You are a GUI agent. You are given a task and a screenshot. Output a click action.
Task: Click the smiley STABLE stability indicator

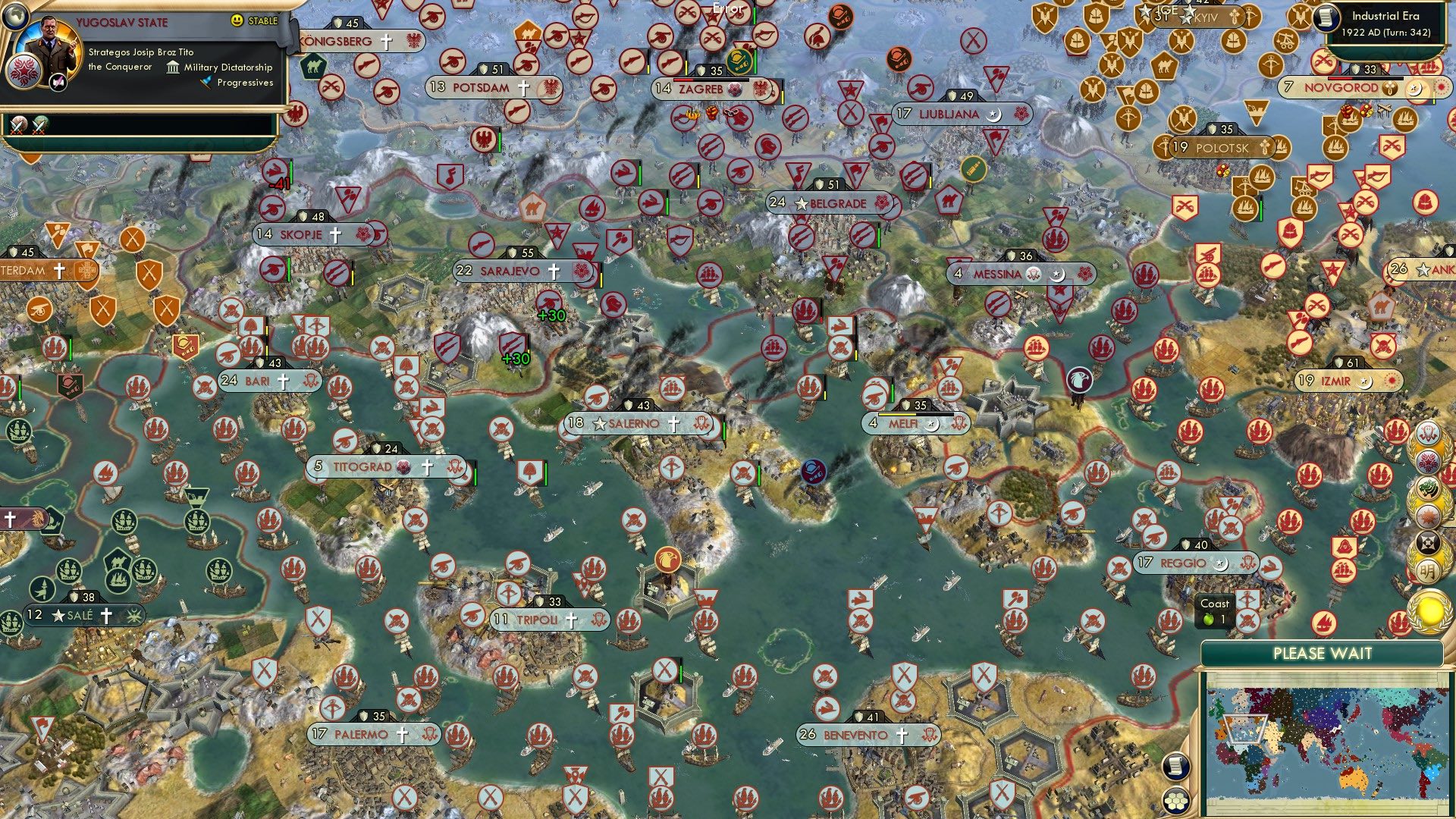click(238, 21)
